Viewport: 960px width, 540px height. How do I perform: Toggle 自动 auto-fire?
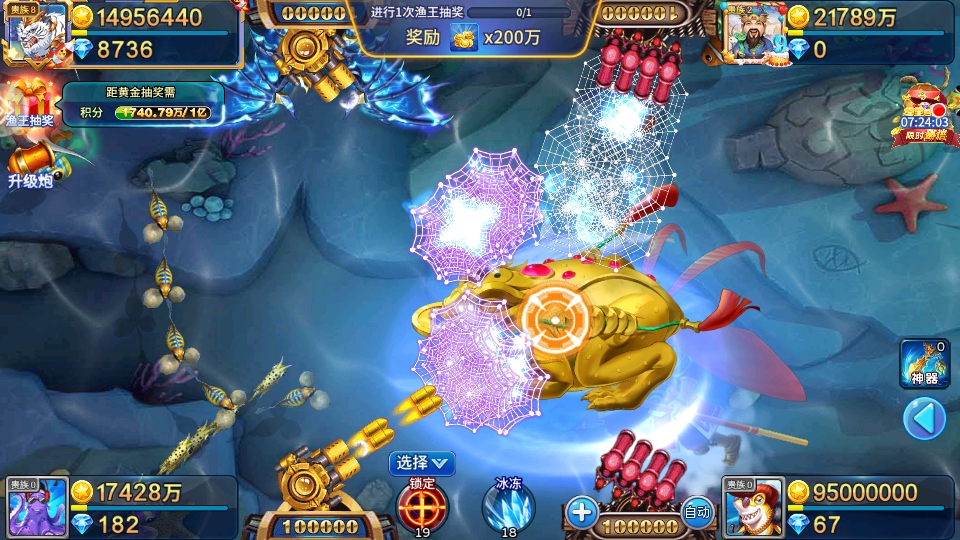tap(697, 512)
